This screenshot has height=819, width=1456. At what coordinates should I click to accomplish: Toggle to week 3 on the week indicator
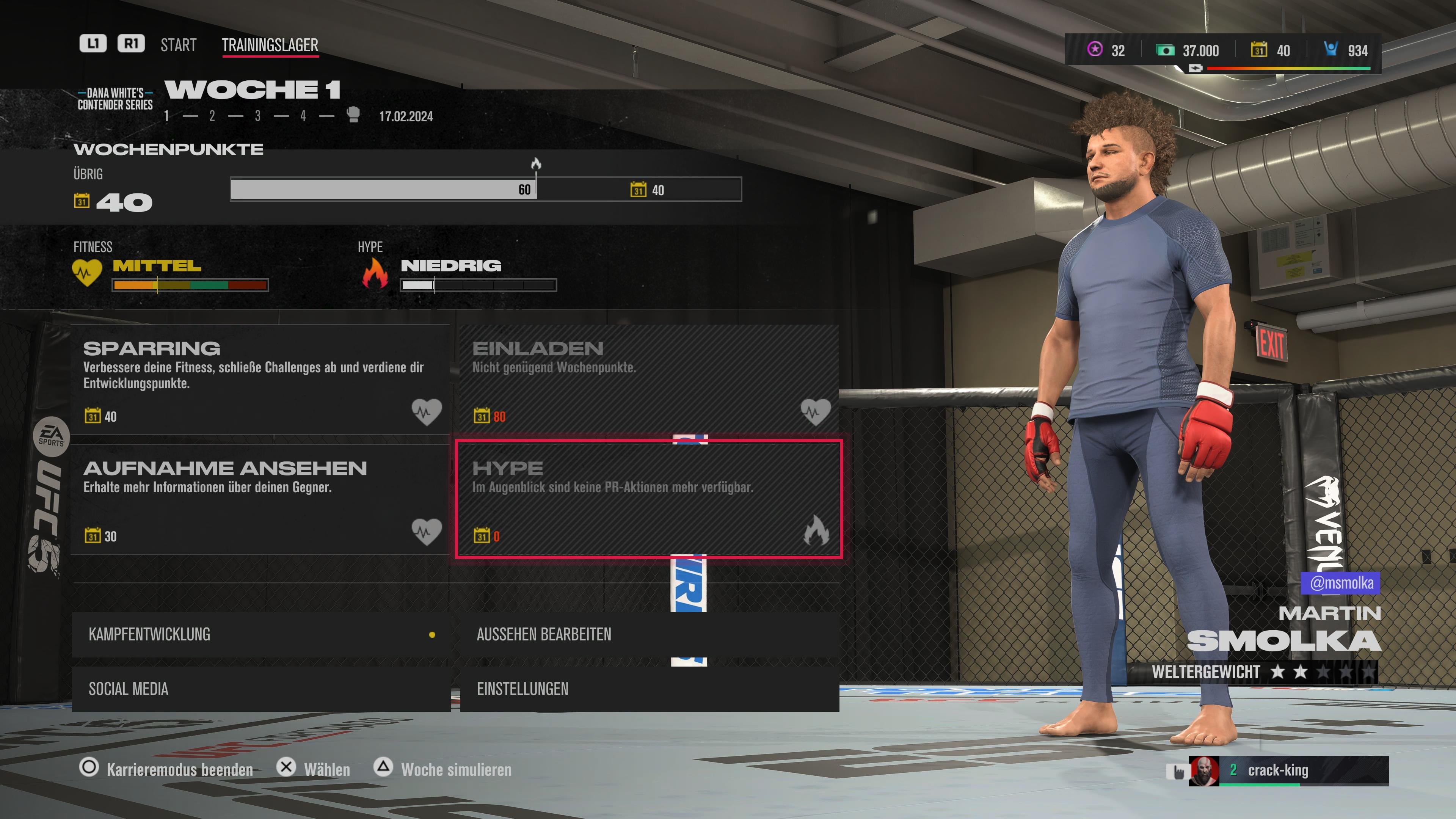[x=257, y=116]
